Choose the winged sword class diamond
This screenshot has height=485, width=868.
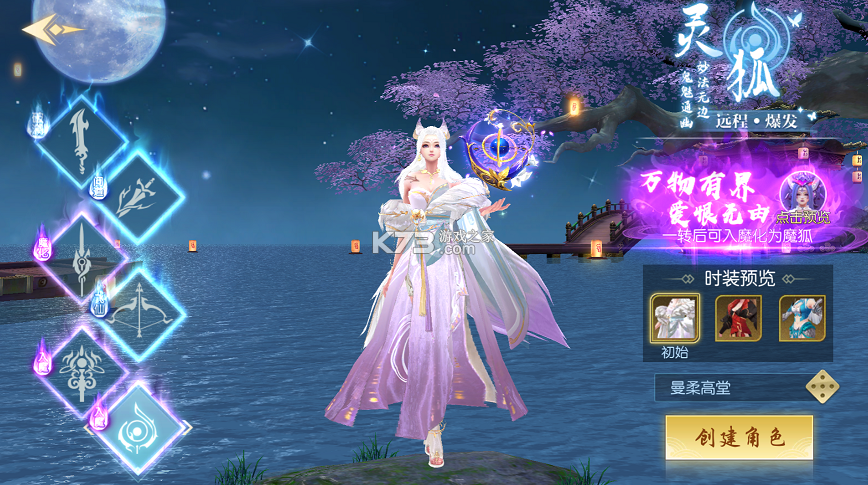(140, 197)
